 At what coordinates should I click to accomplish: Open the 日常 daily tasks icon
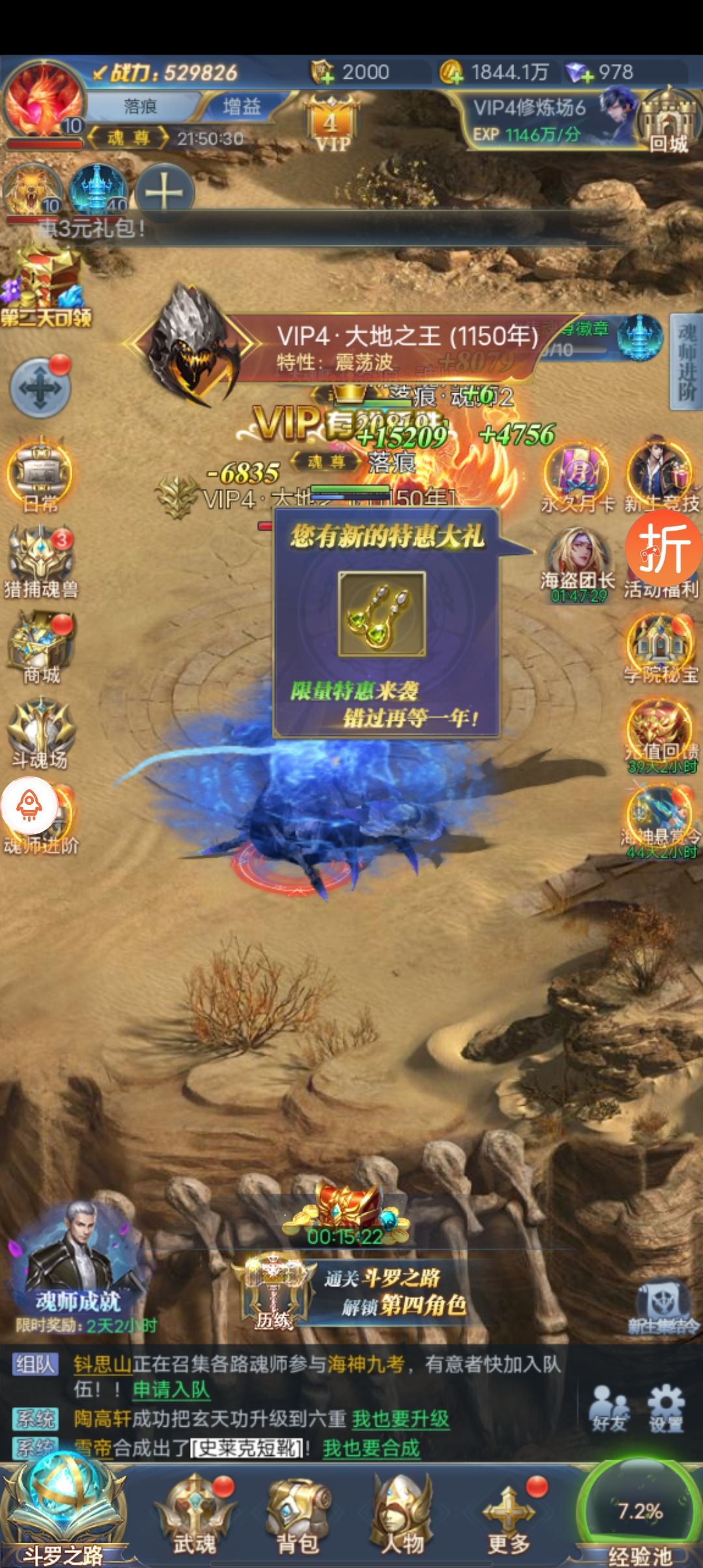point(40,479)
